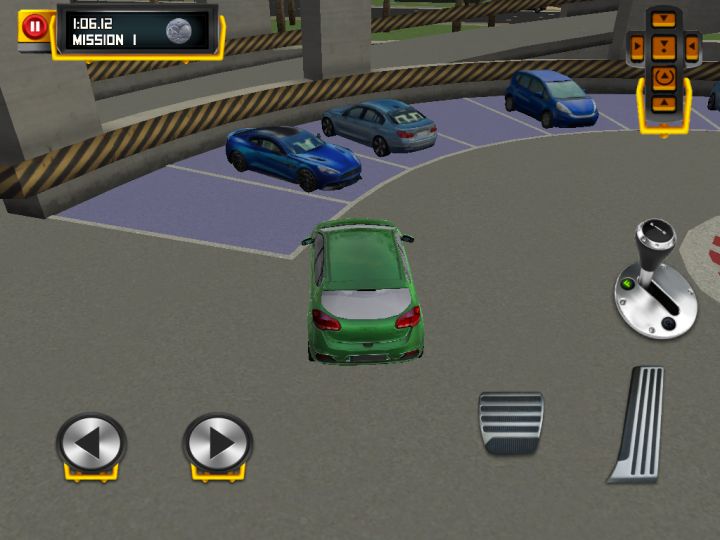Activate the circular rotate camera button
Screen dimensions: 720x540
coord(664,77)
